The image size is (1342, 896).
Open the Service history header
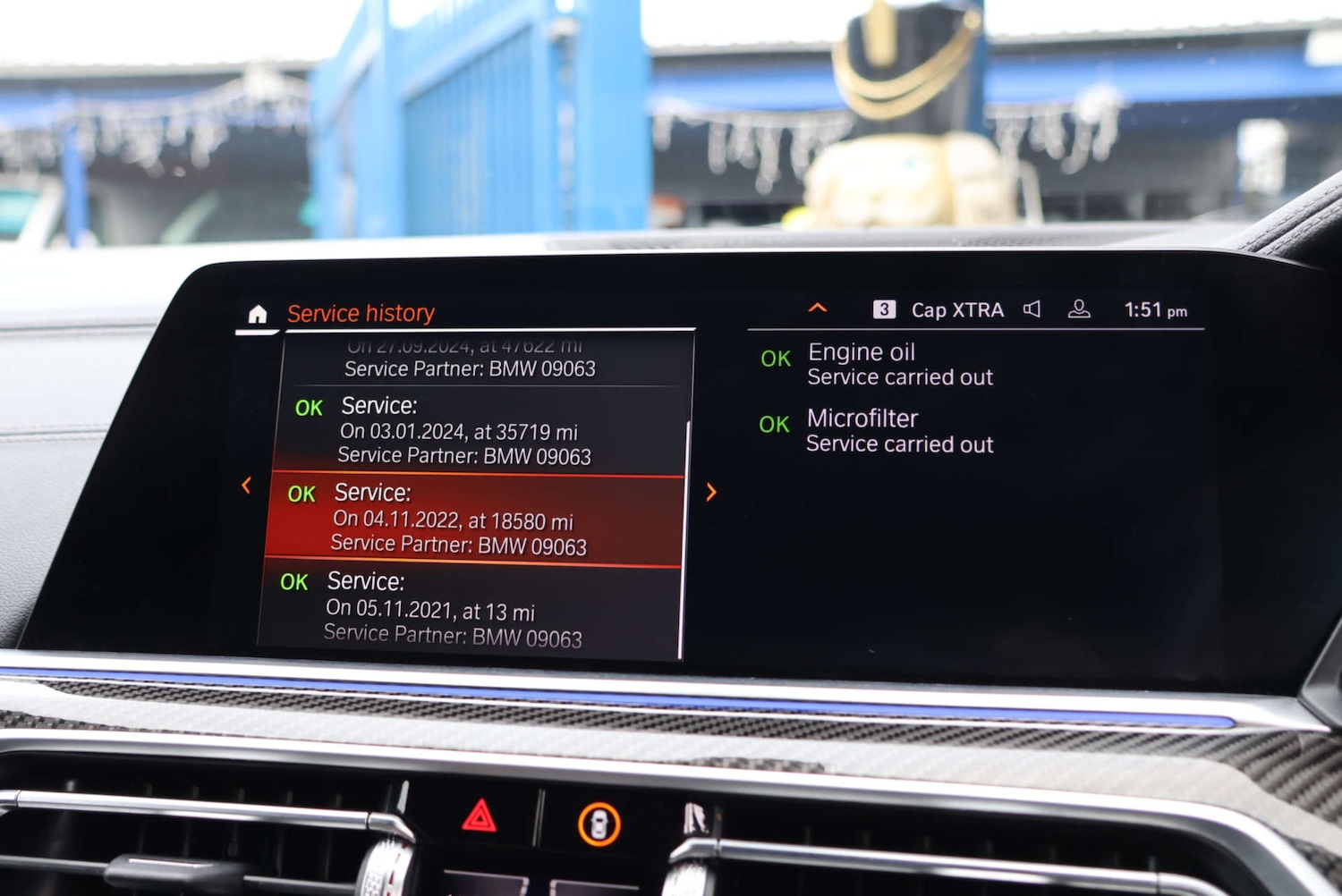click(360, 312)
